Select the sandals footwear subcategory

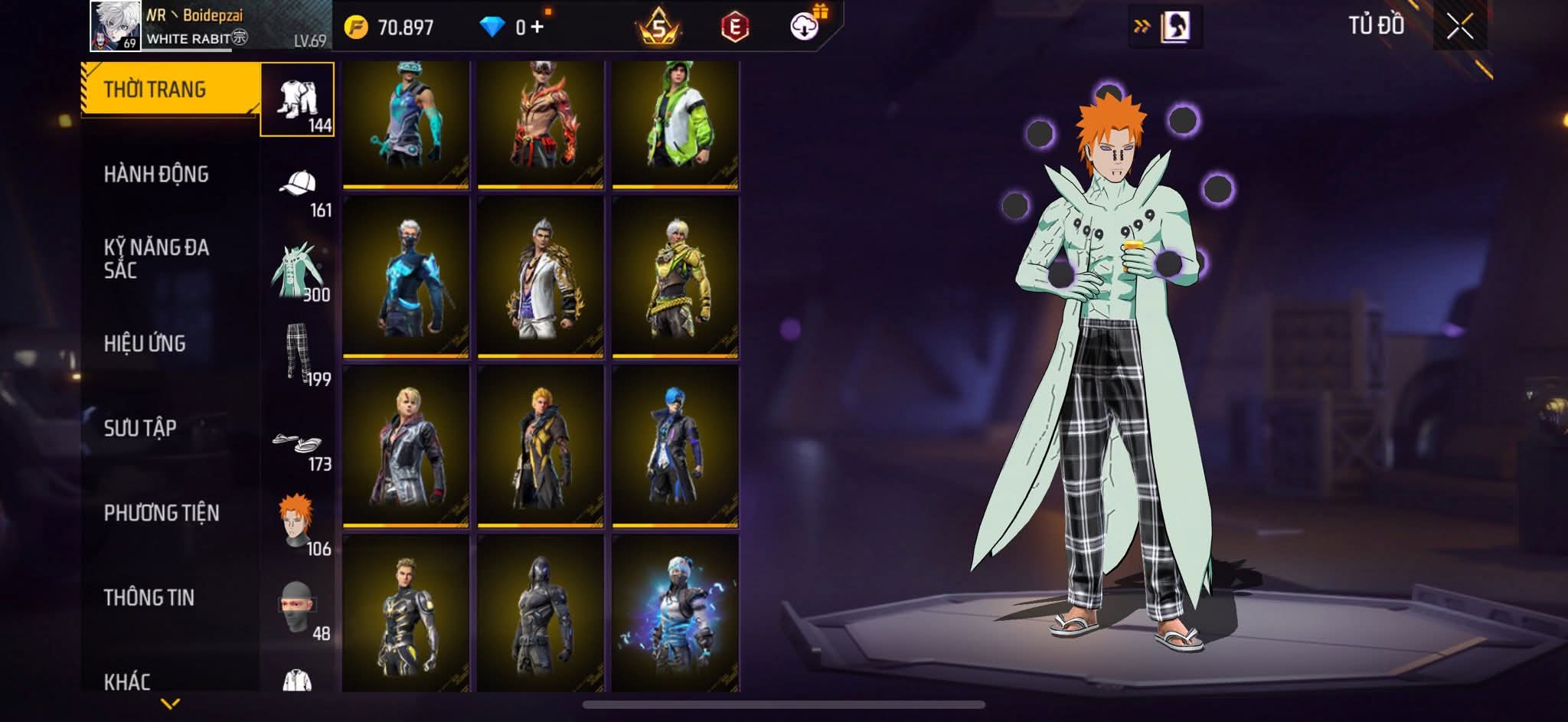pyautogui.click(x=298, y=444)
